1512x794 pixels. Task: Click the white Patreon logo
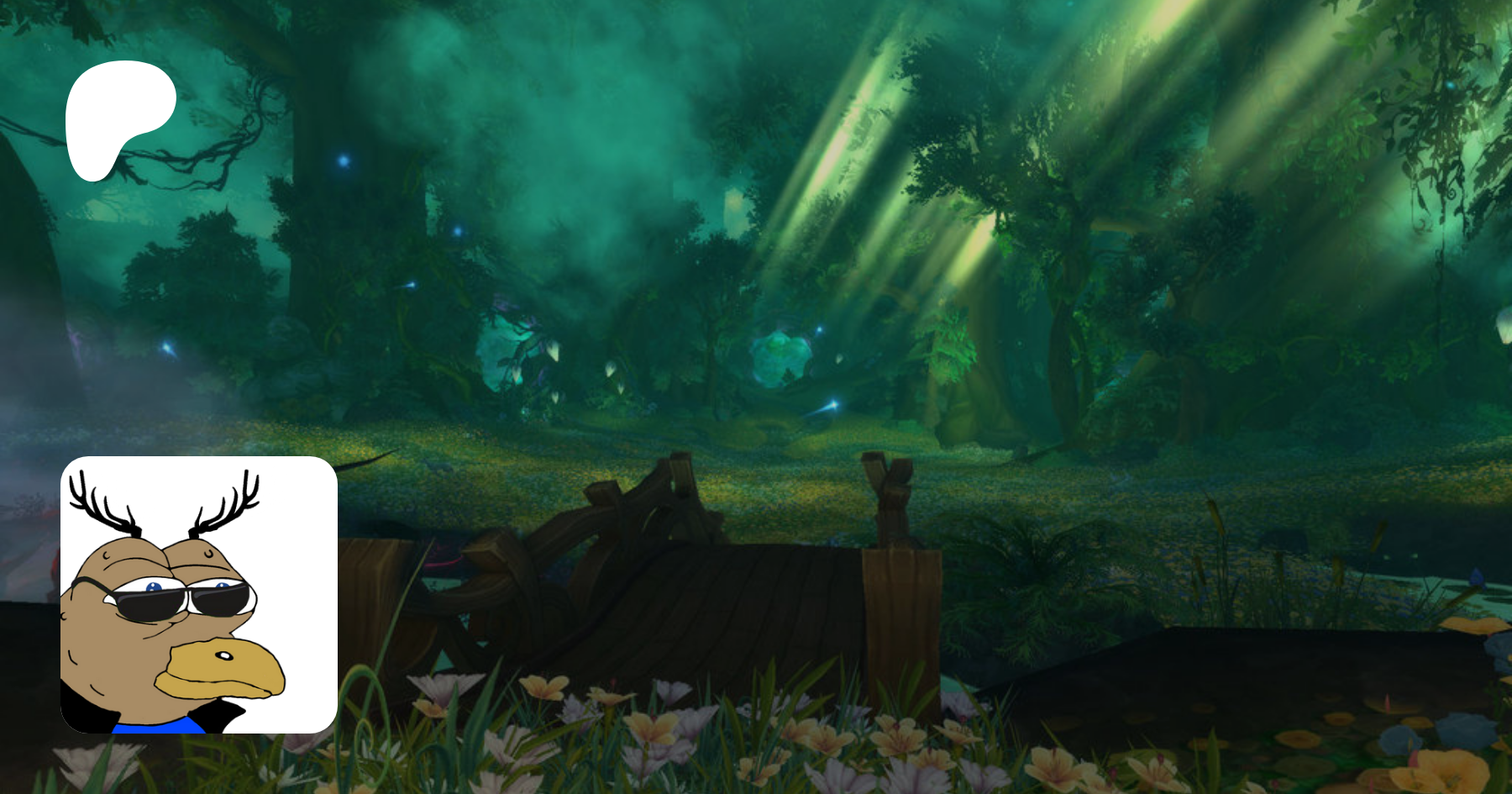[117, 118]
